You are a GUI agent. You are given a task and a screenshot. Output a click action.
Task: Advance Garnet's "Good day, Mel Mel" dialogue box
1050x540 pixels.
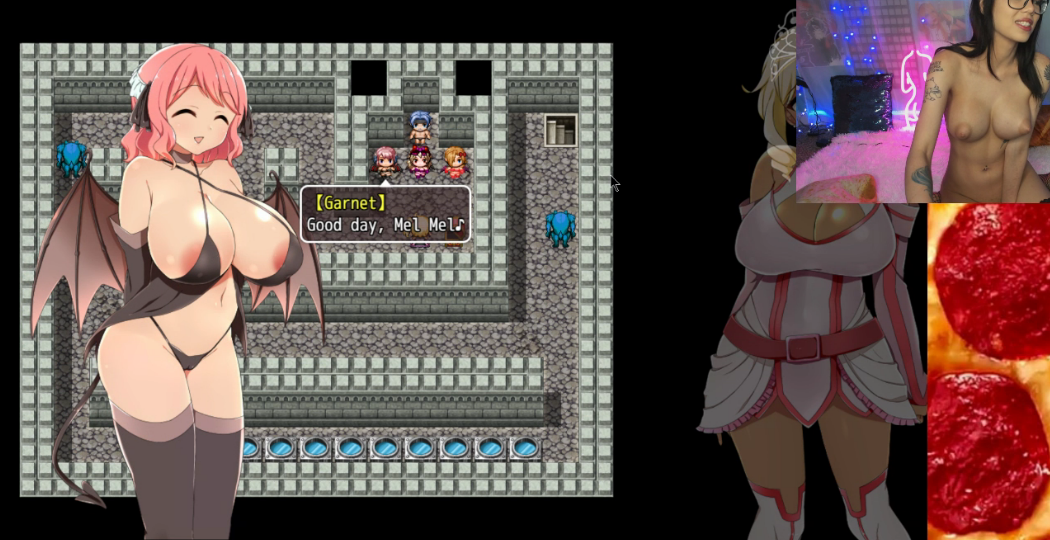385,214
